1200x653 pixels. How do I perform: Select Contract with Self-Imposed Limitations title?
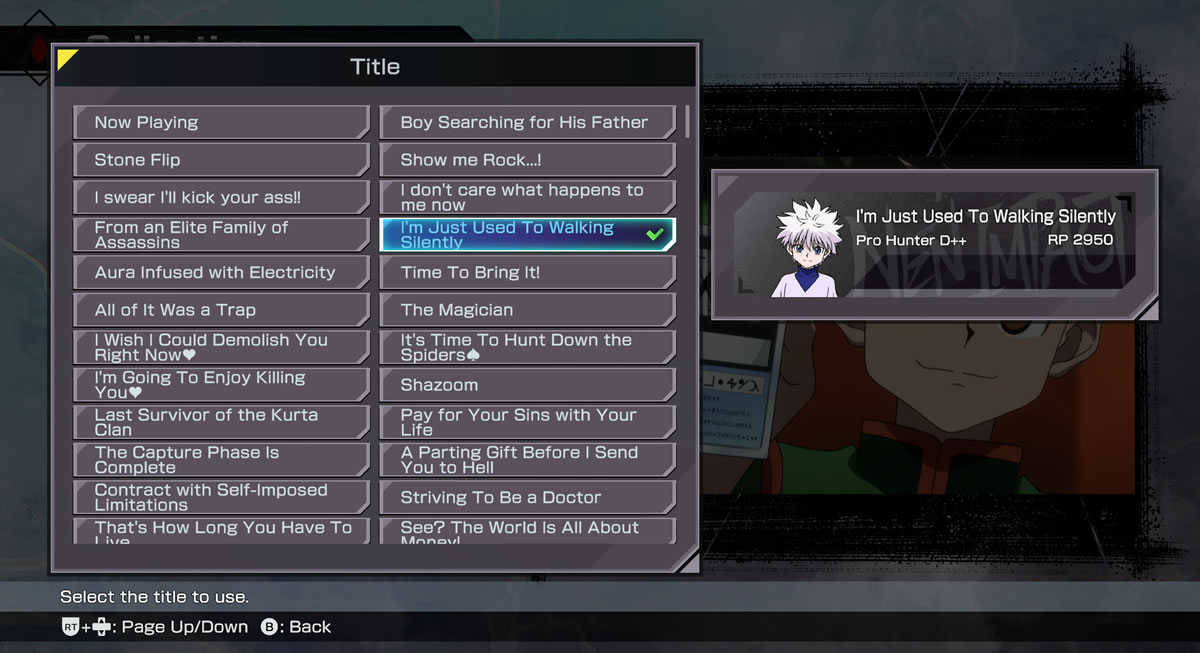pyautogui.click(x=221, y=497)
